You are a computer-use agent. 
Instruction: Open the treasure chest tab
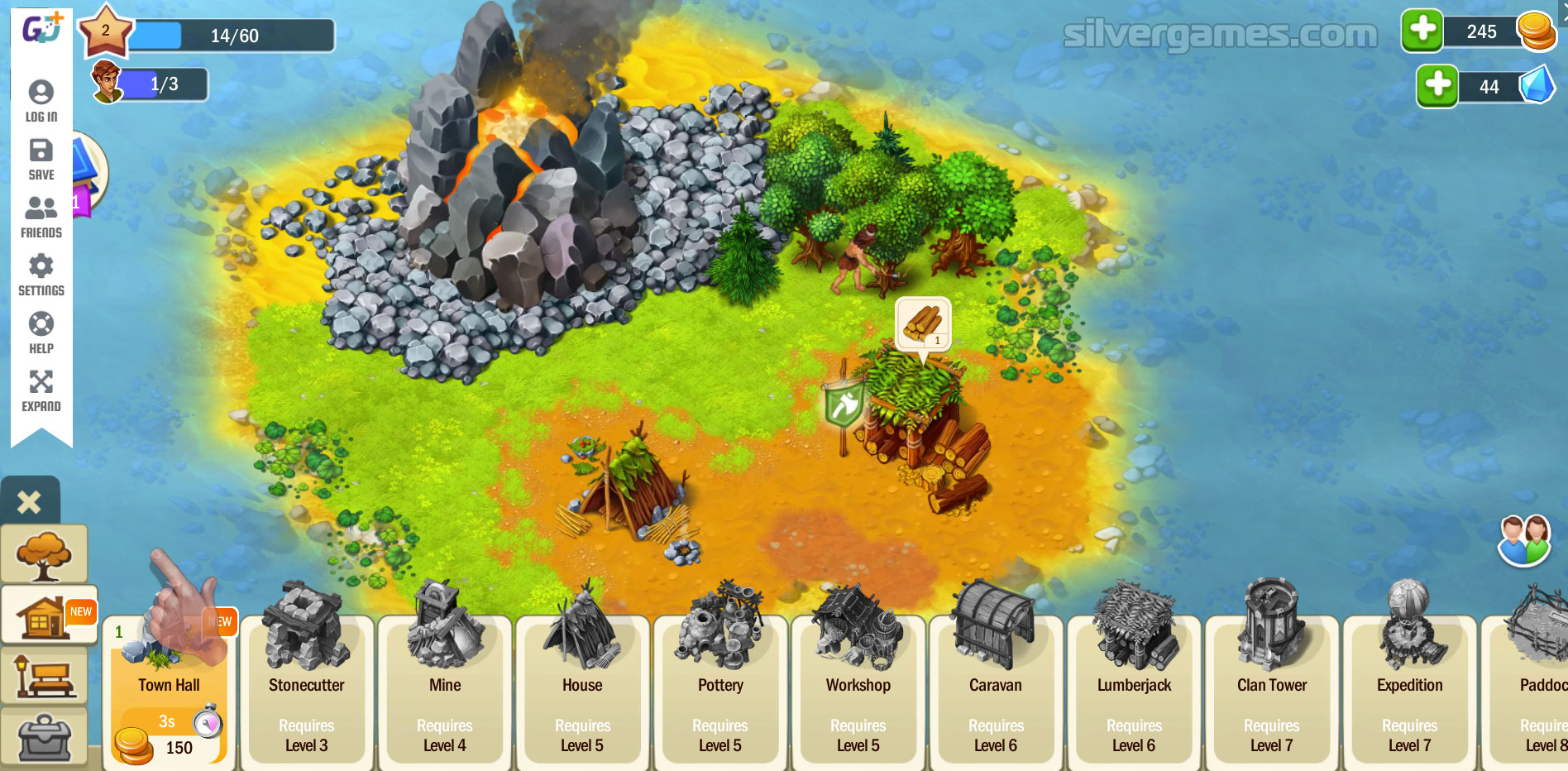click(x=44, y=736)
